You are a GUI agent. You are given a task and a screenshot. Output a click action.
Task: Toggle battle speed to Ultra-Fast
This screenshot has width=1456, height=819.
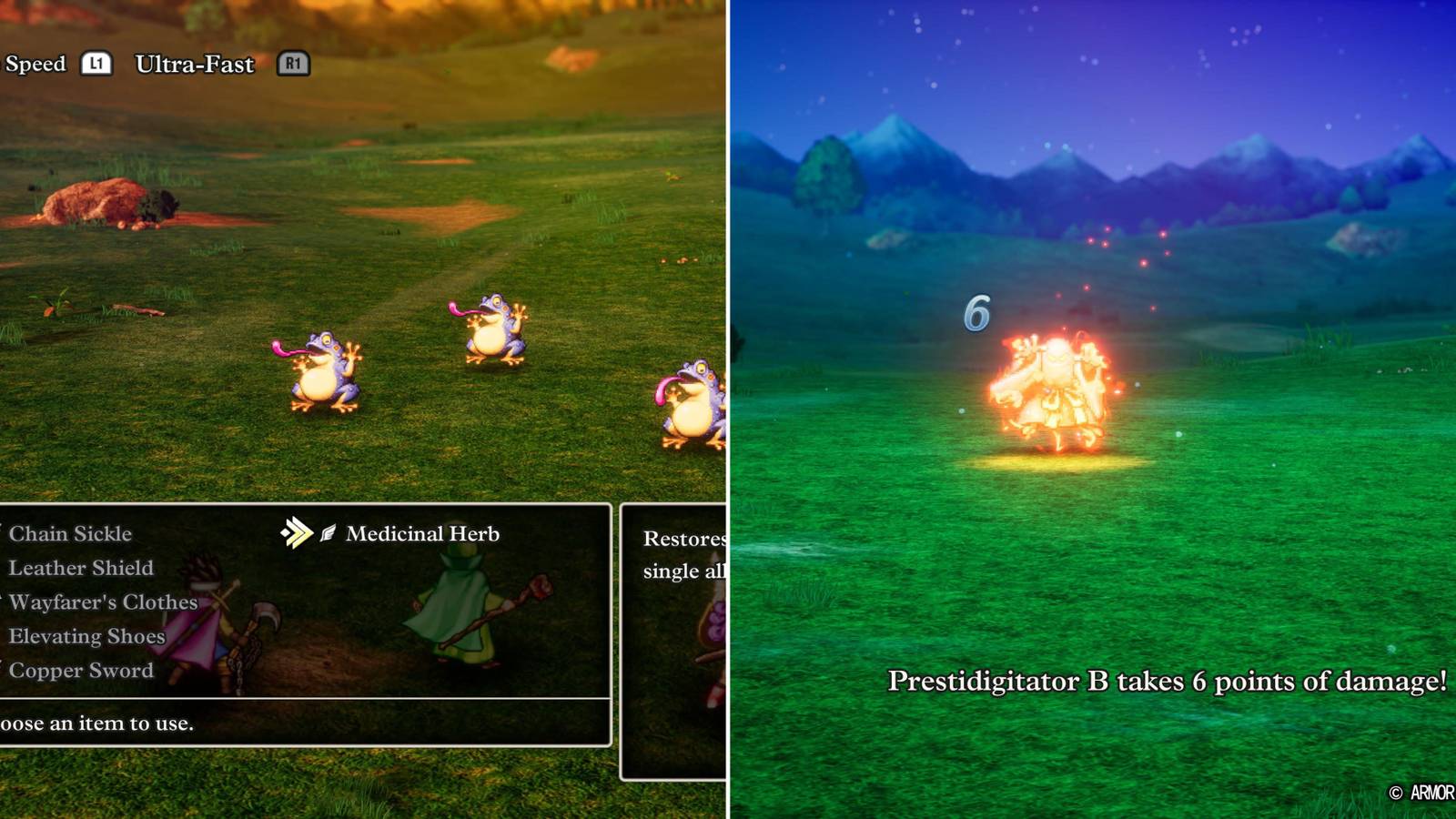(x=194, y=65)
